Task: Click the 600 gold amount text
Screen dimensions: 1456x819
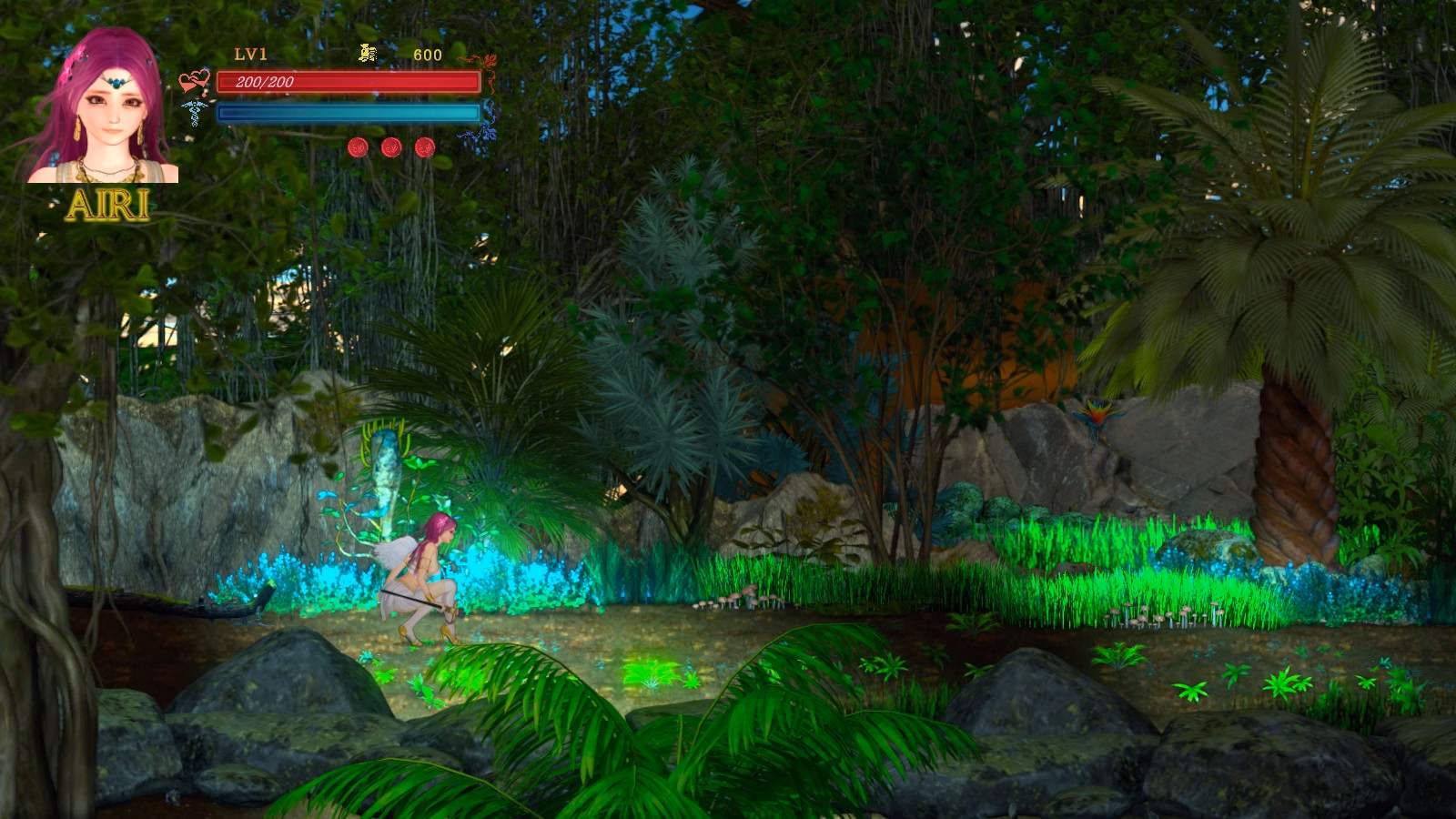Action: pos(429,53)
